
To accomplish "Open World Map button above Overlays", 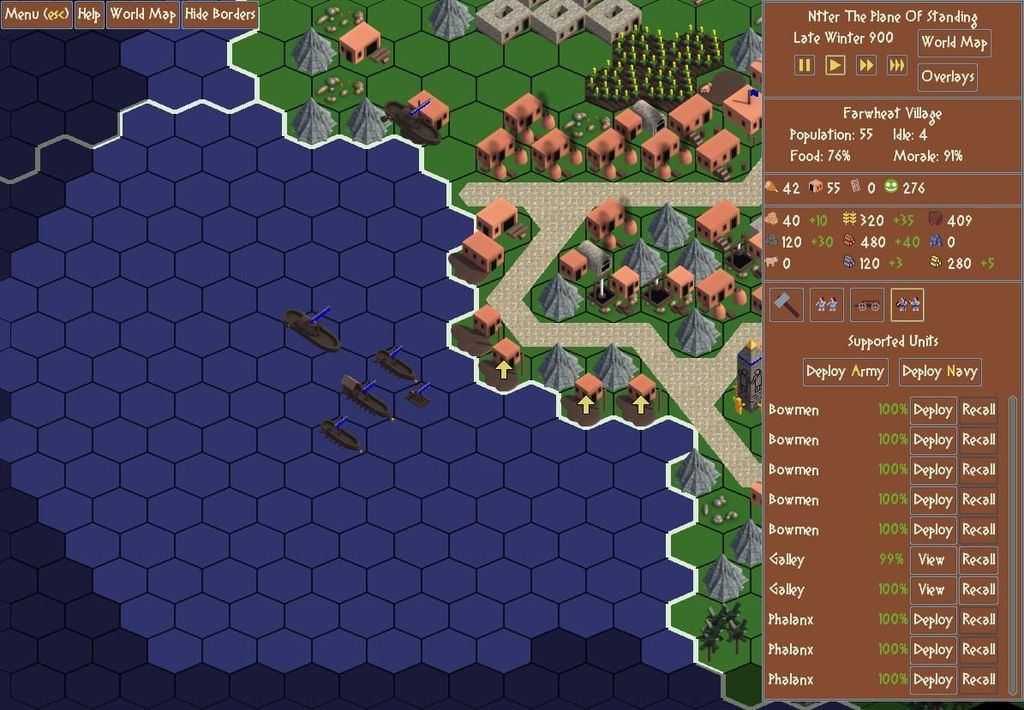I will (953, 42).
